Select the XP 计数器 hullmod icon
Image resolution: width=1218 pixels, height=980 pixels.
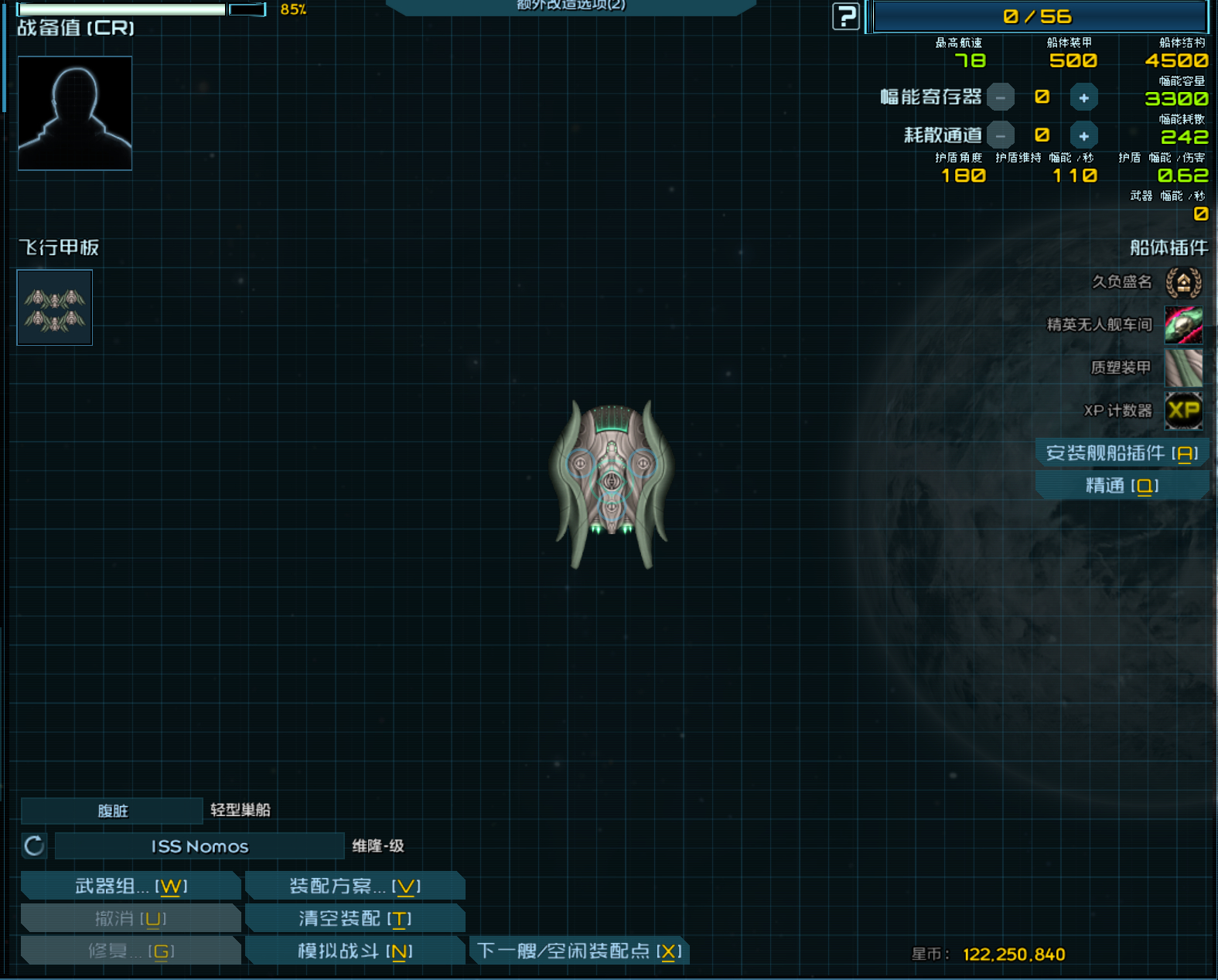pyautogui.click(x=1183, y=410)
